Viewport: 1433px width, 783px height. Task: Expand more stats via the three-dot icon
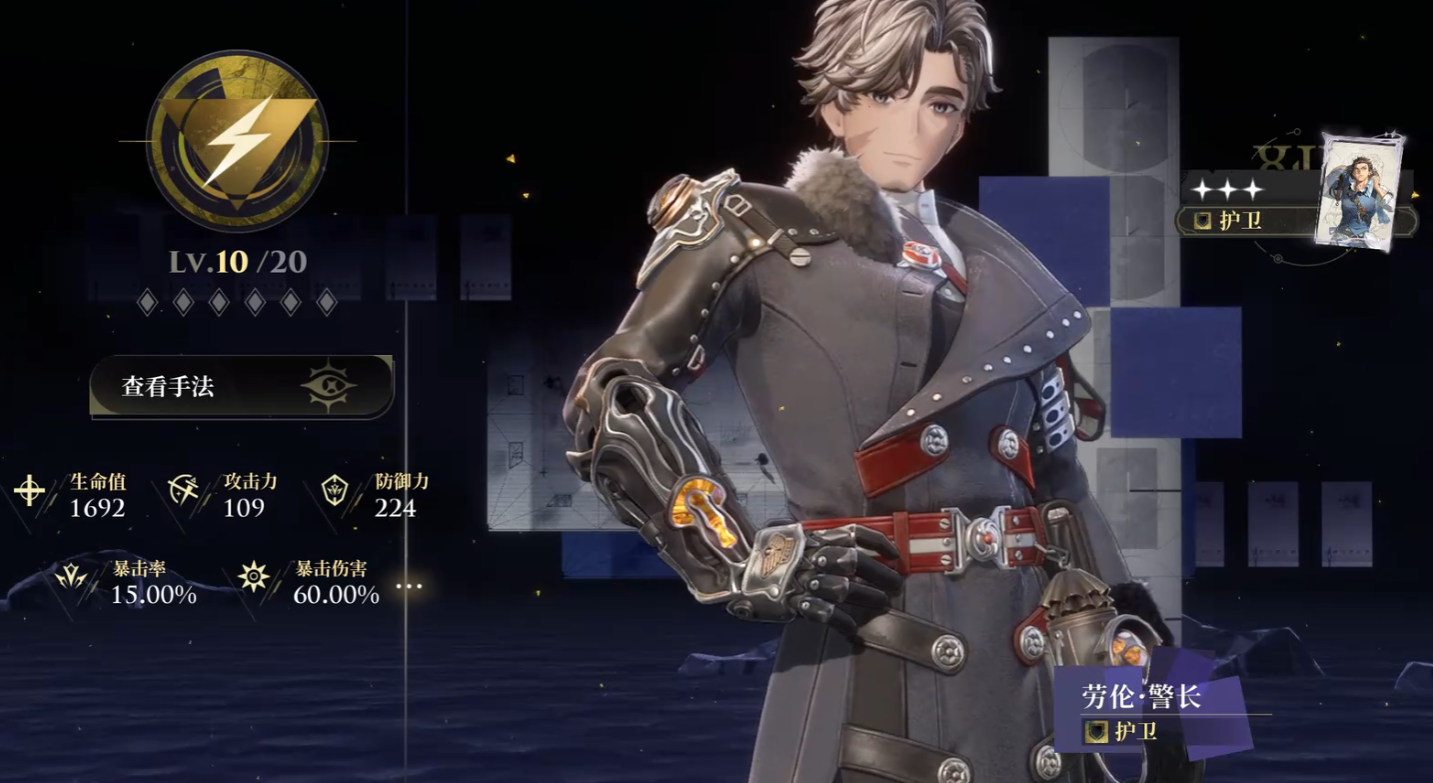pos(409,587)
